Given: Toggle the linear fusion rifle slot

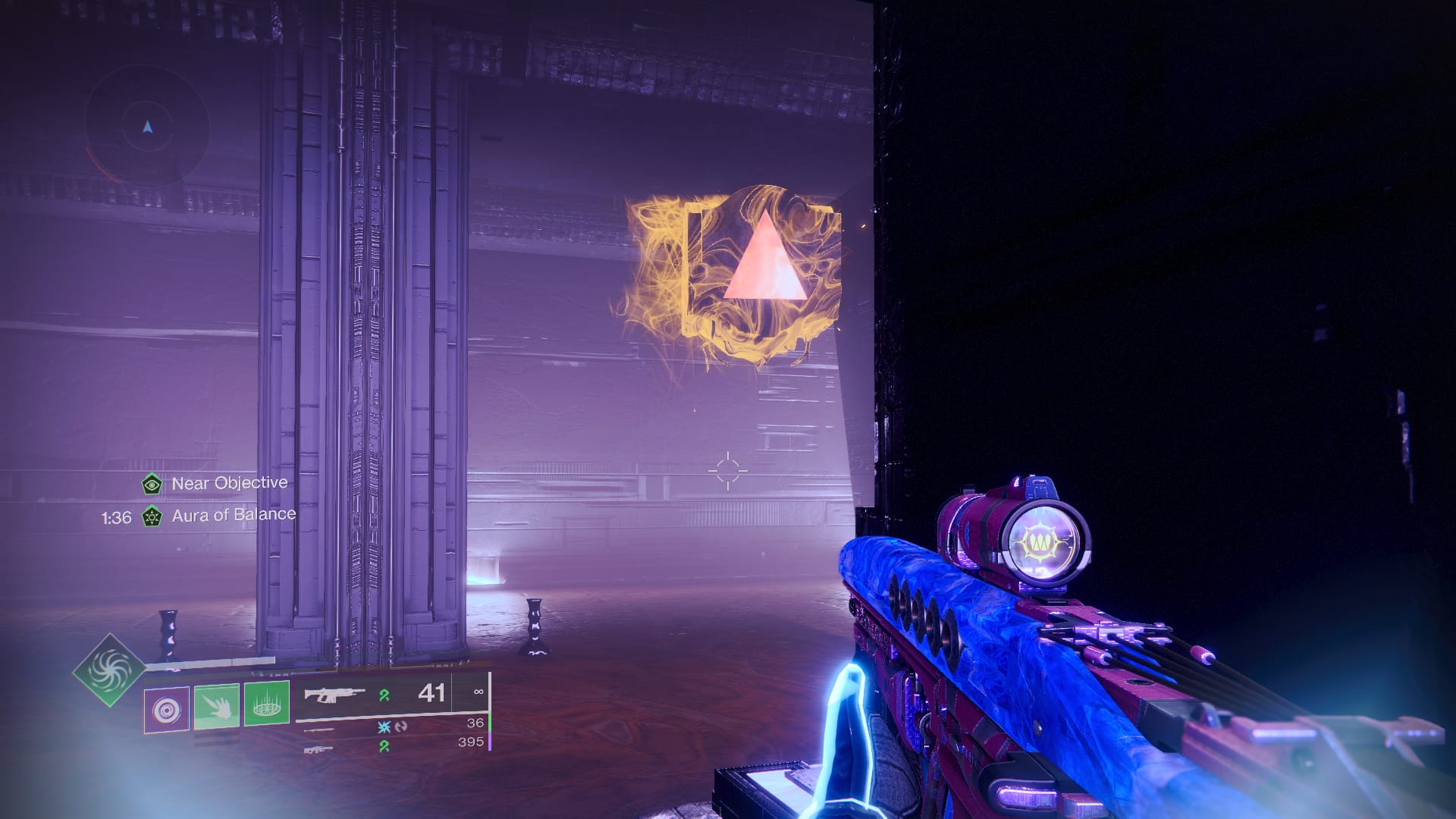Looking at the screenshot, I should click(318, 749).
